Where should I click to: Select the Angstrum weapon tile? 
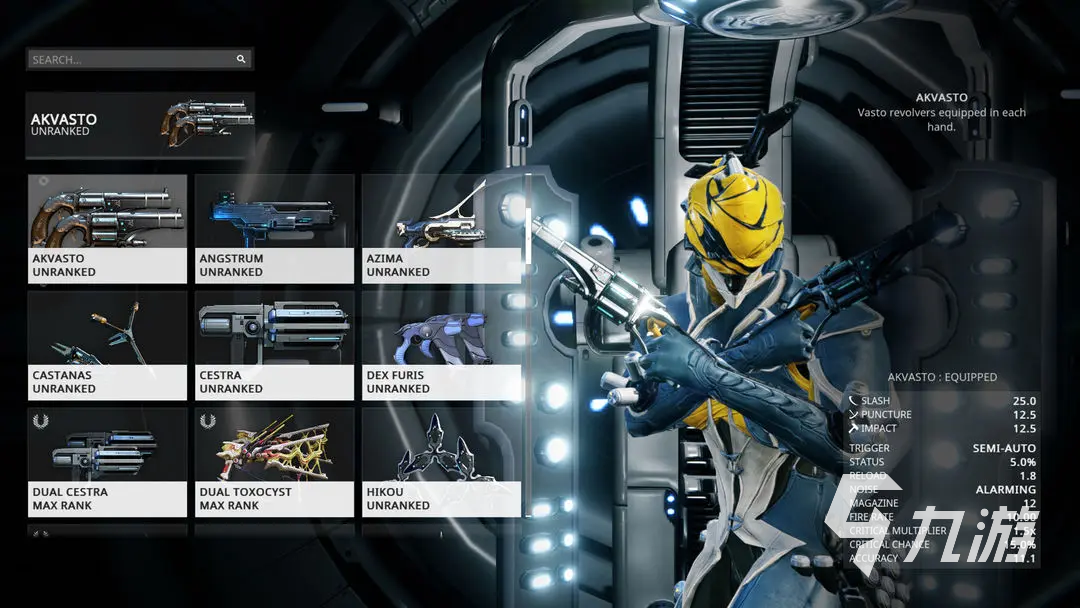coord(274,229)
